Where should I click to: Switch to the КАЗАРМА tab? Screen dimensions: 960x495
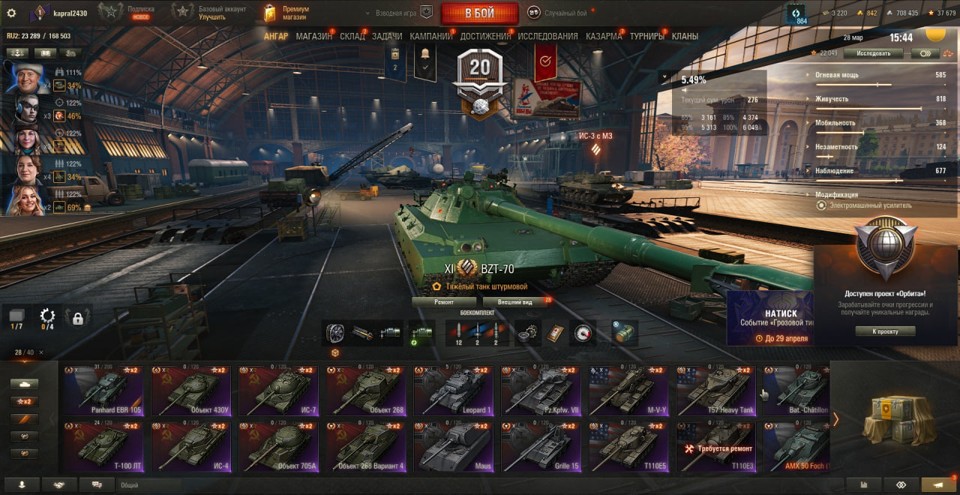point(604,36)
